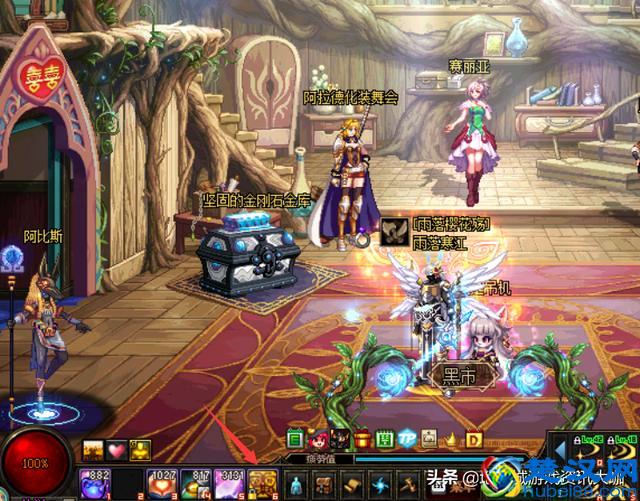Use the pink item with 3131 count
The height and width of the screenshot is (501, 640).
tap(229, 482)
